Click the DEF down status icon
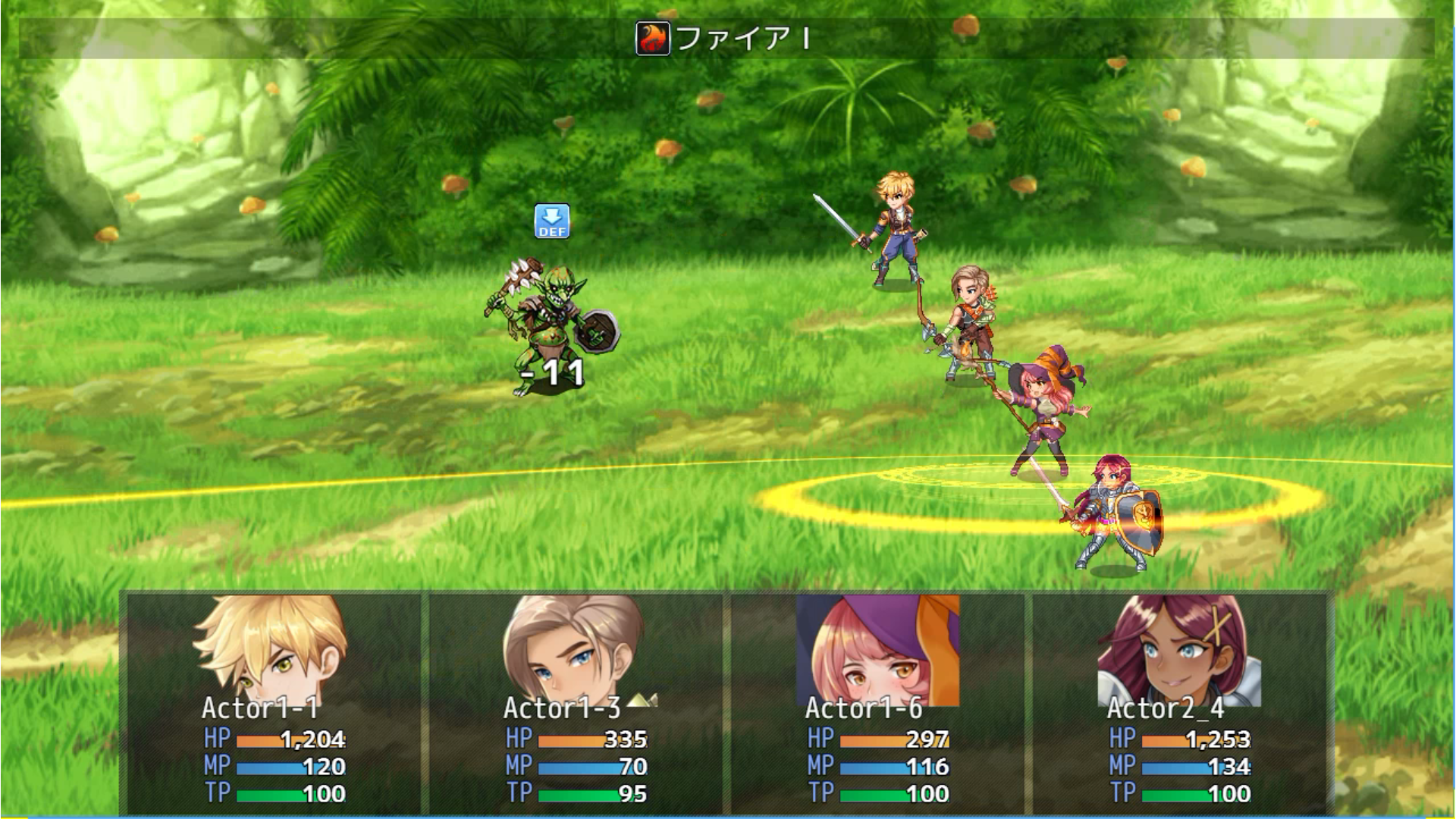Image resolution: width=1456 pixels, height=819 pixels. (x=551, y=221)
